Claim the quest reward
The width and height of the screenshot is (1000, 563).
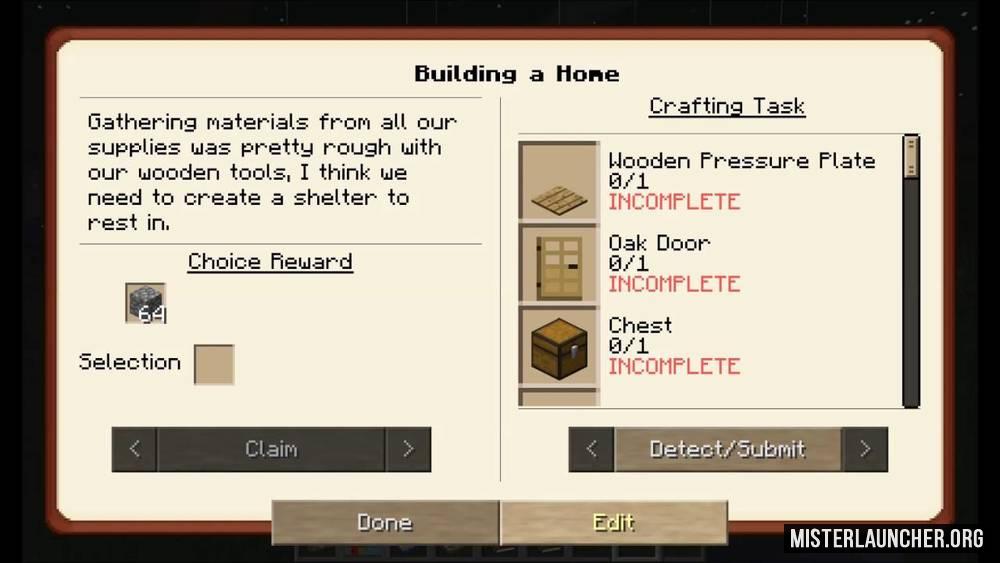point(271,449)
